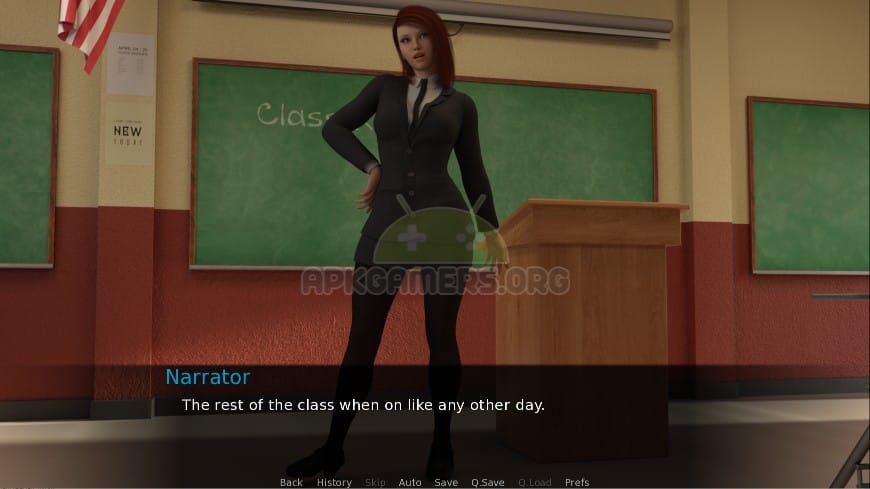Open the dialogue History log
This screenshot has height=489, width=870.
click(x=334, y=482)
